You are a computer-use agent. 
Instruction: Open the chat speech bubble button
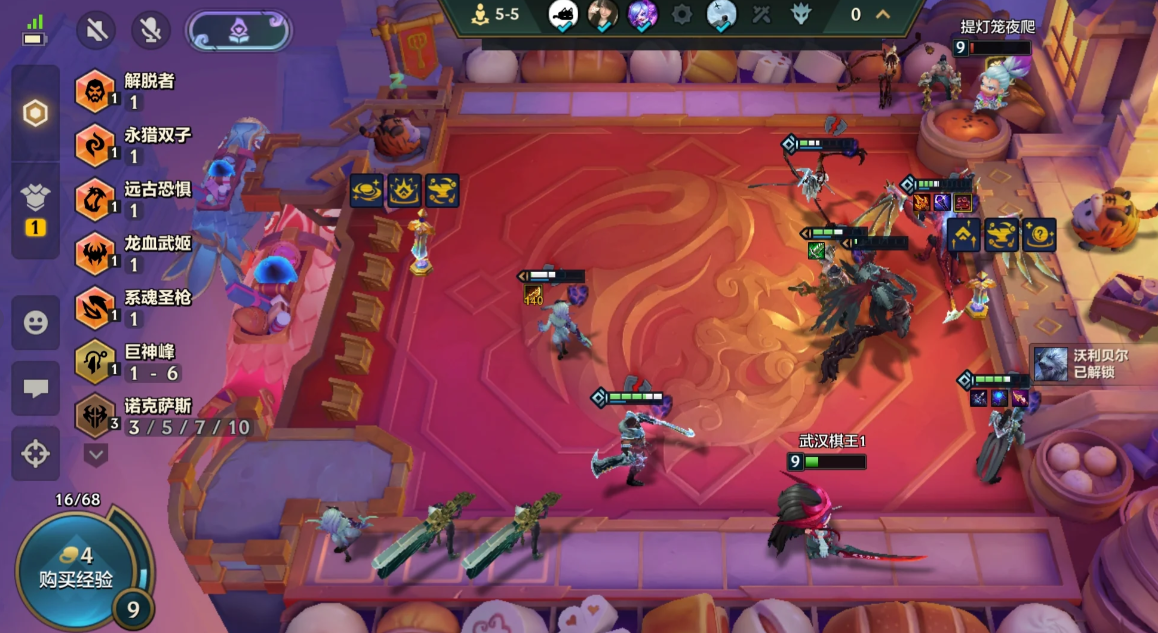tap(35, 388)
